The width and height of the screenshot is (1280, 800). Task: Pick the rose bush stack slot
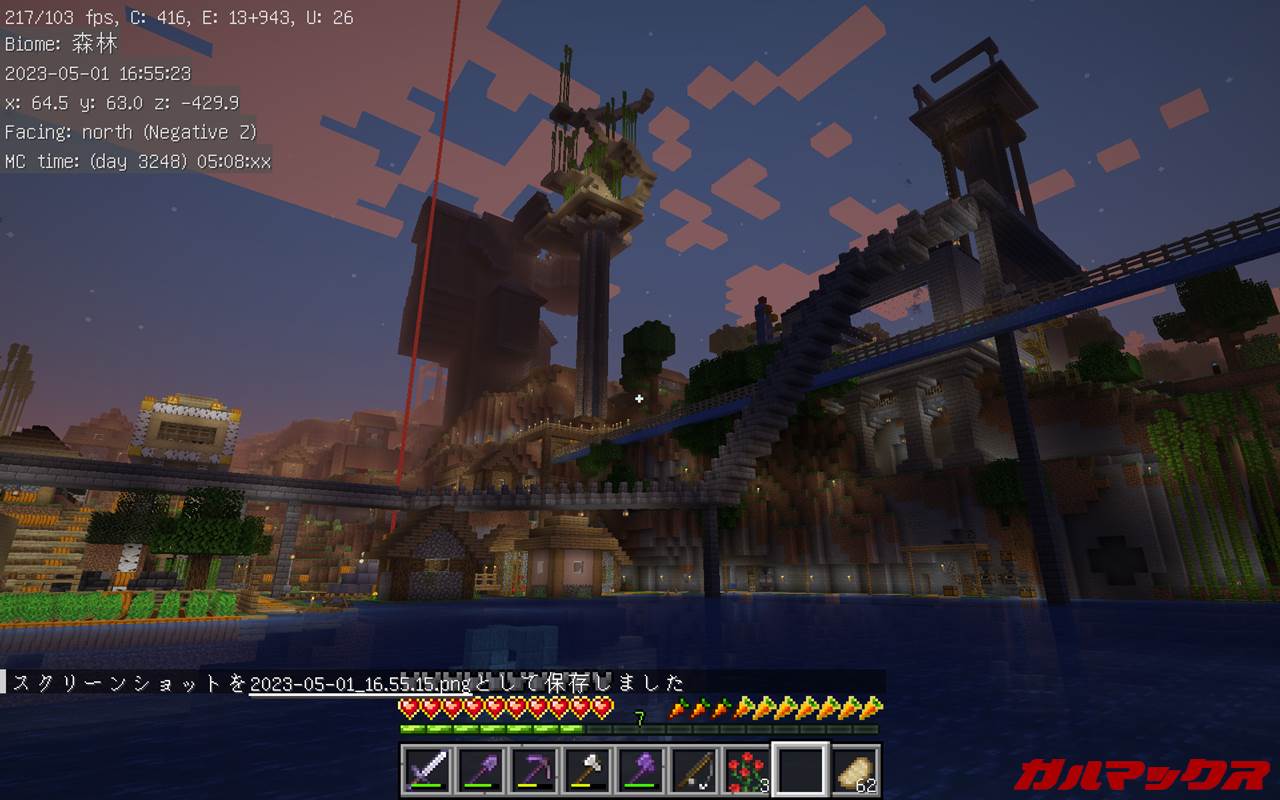(x=745, y=770)
